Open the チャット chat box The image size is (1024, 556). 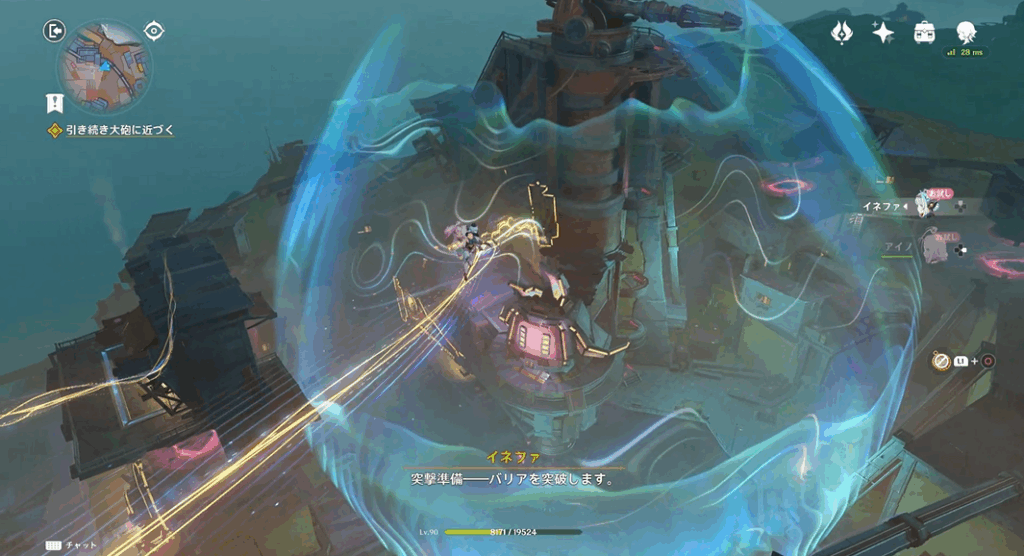[x=72, y=546]
